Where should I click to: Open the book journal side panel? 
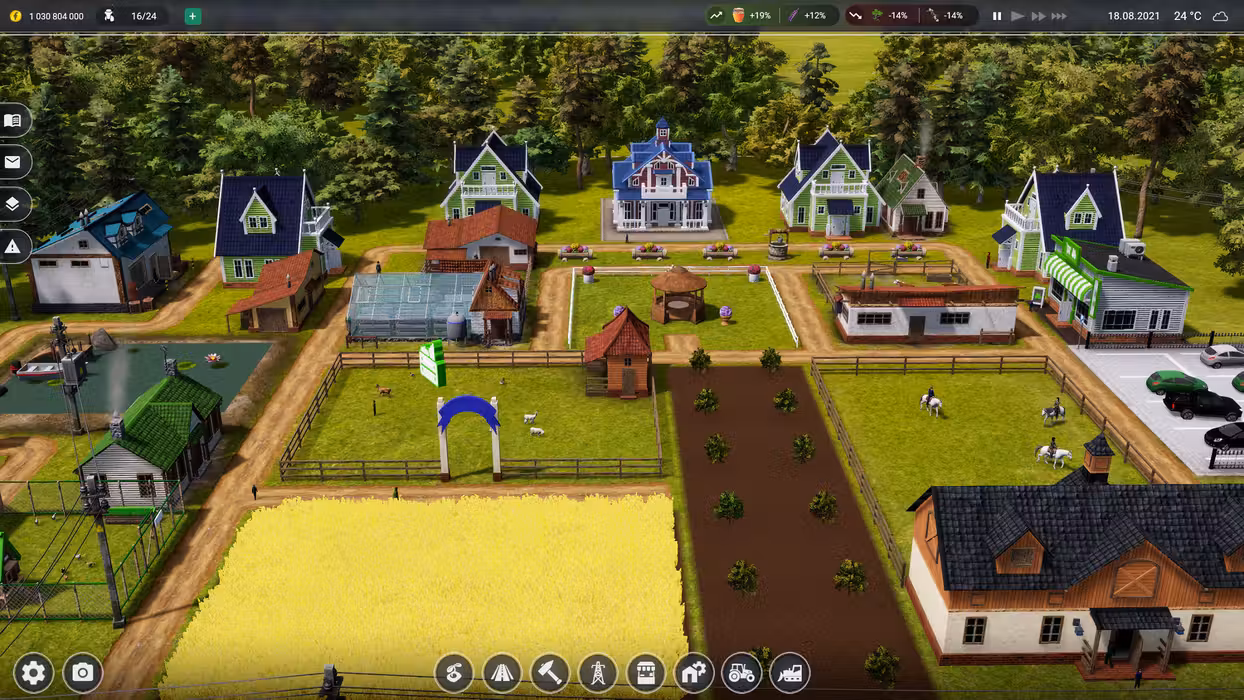coord(13,120)
